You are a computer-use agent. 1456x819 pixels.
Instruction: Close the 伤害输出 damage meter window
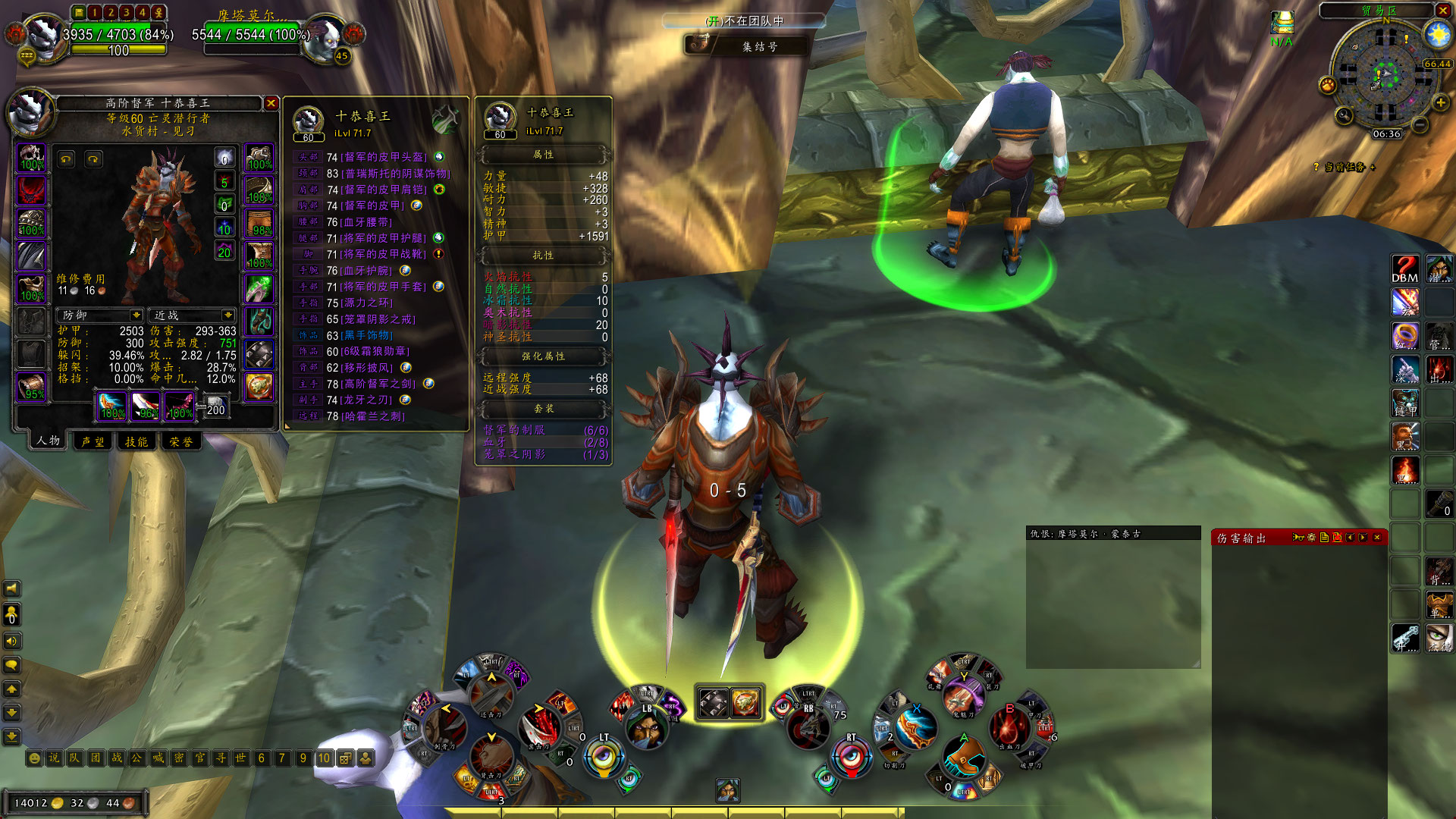(1377, 538)
